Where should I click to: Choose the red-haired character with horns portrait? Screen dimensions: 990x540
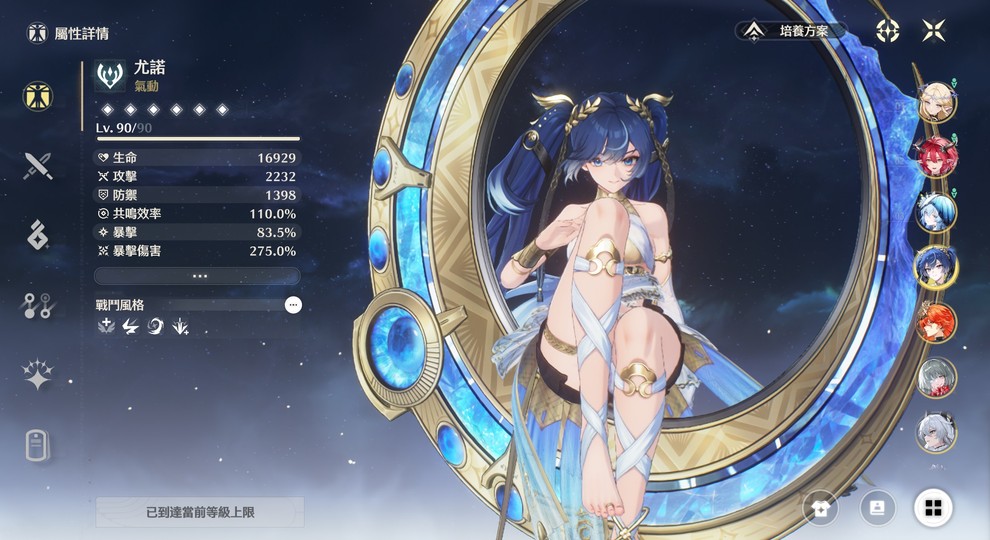(937, 156)
